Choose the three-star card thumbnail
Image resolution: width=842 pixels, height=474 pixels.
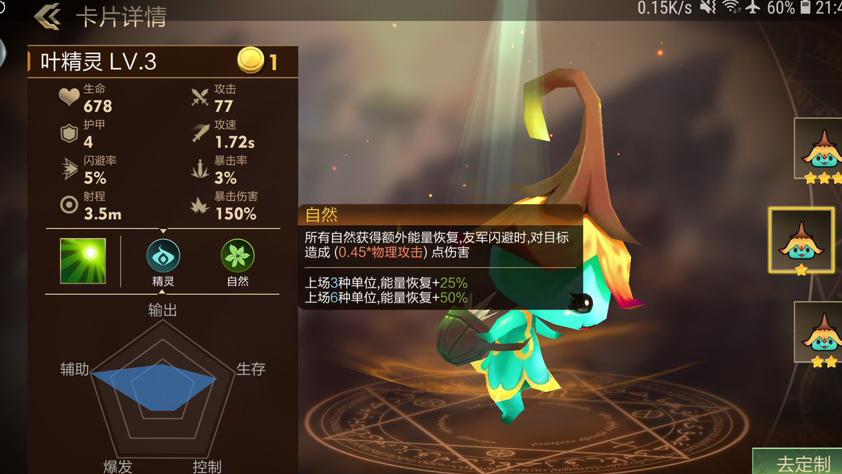point(820,150)
